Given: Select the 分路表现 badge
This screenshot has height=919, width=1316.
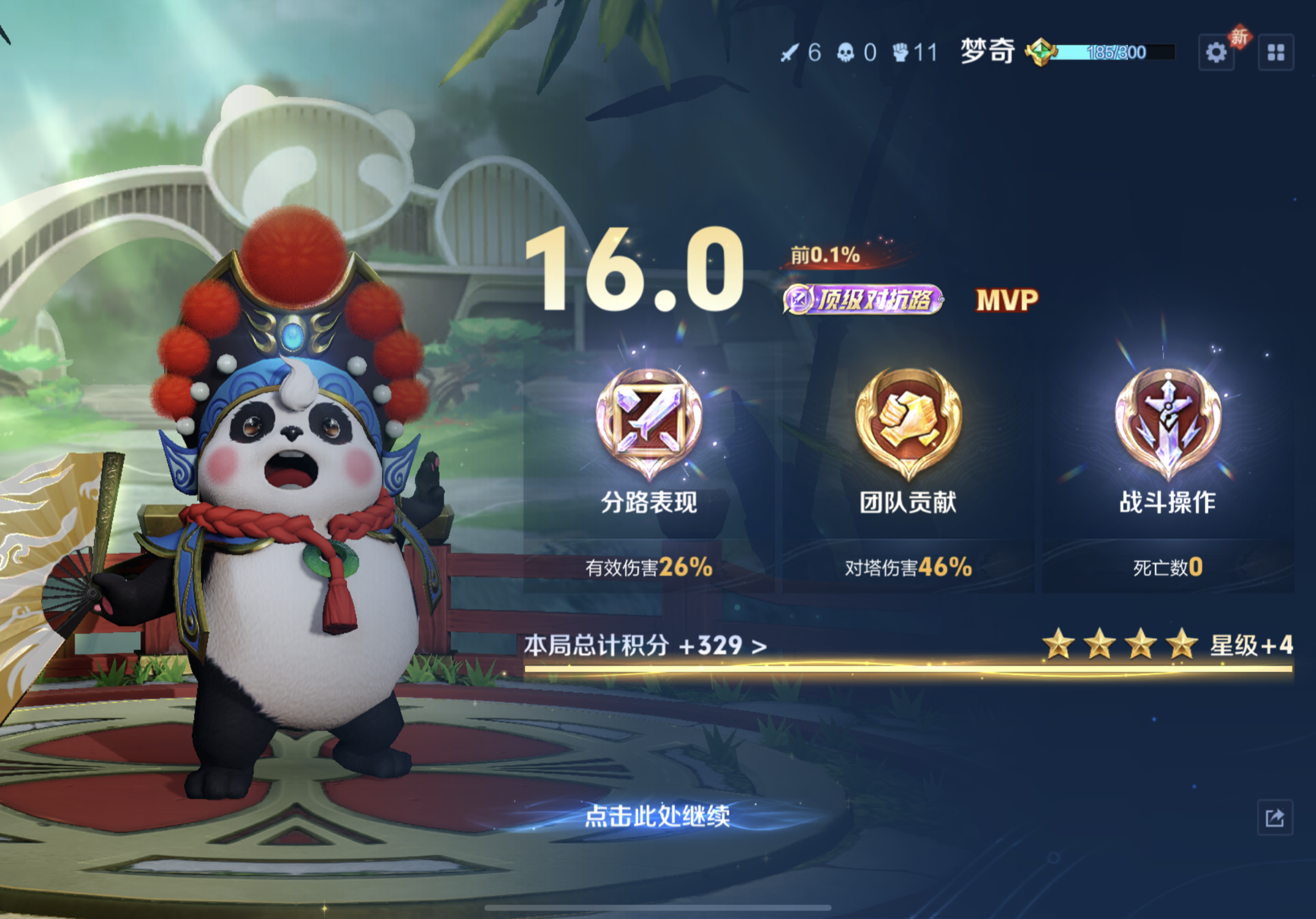Looking at the screenshot, I should (x=649, y=422).
